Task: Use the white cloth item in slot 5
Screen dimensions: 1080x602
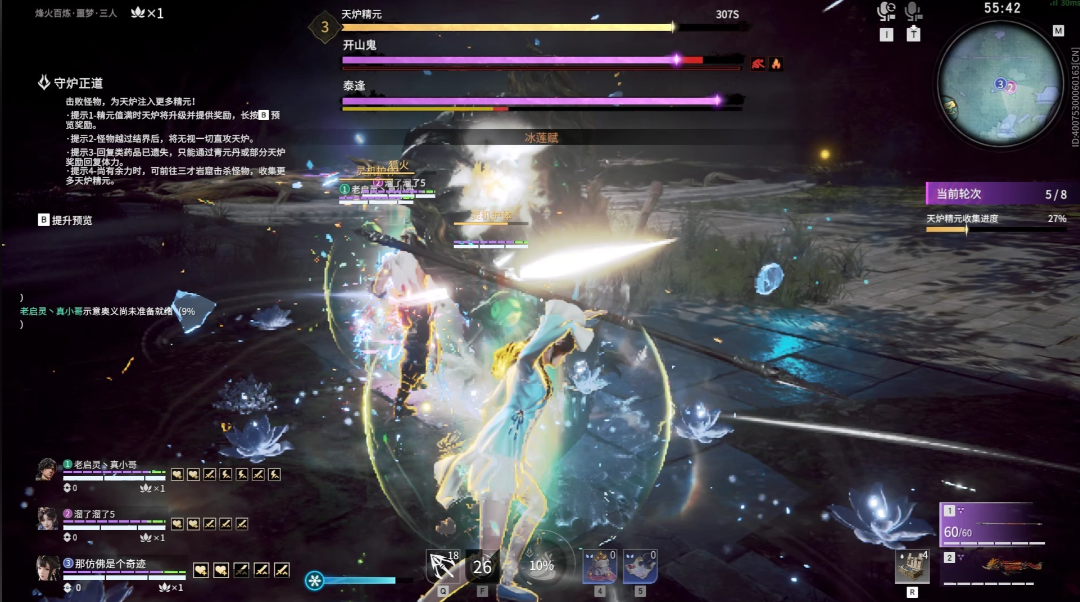Action: pos(640,566)
